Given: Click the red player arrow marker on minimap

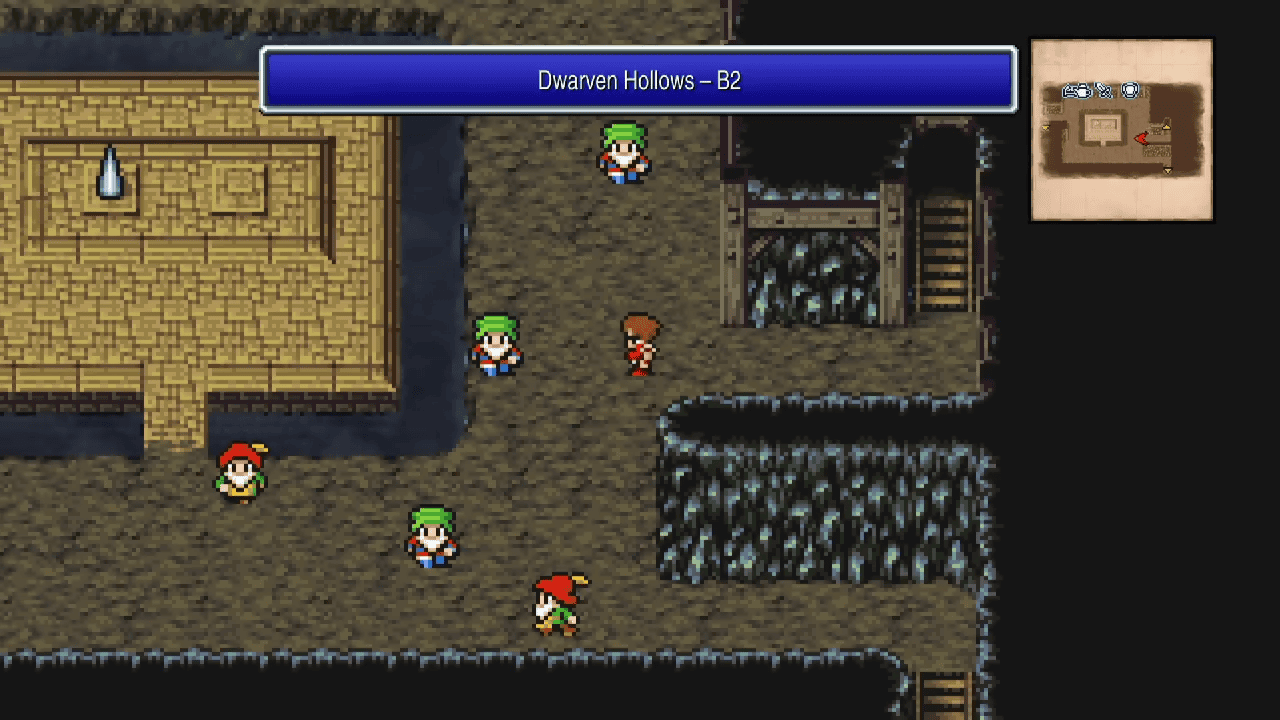Looking at the screenshot, I should (x=1141, y=139).
